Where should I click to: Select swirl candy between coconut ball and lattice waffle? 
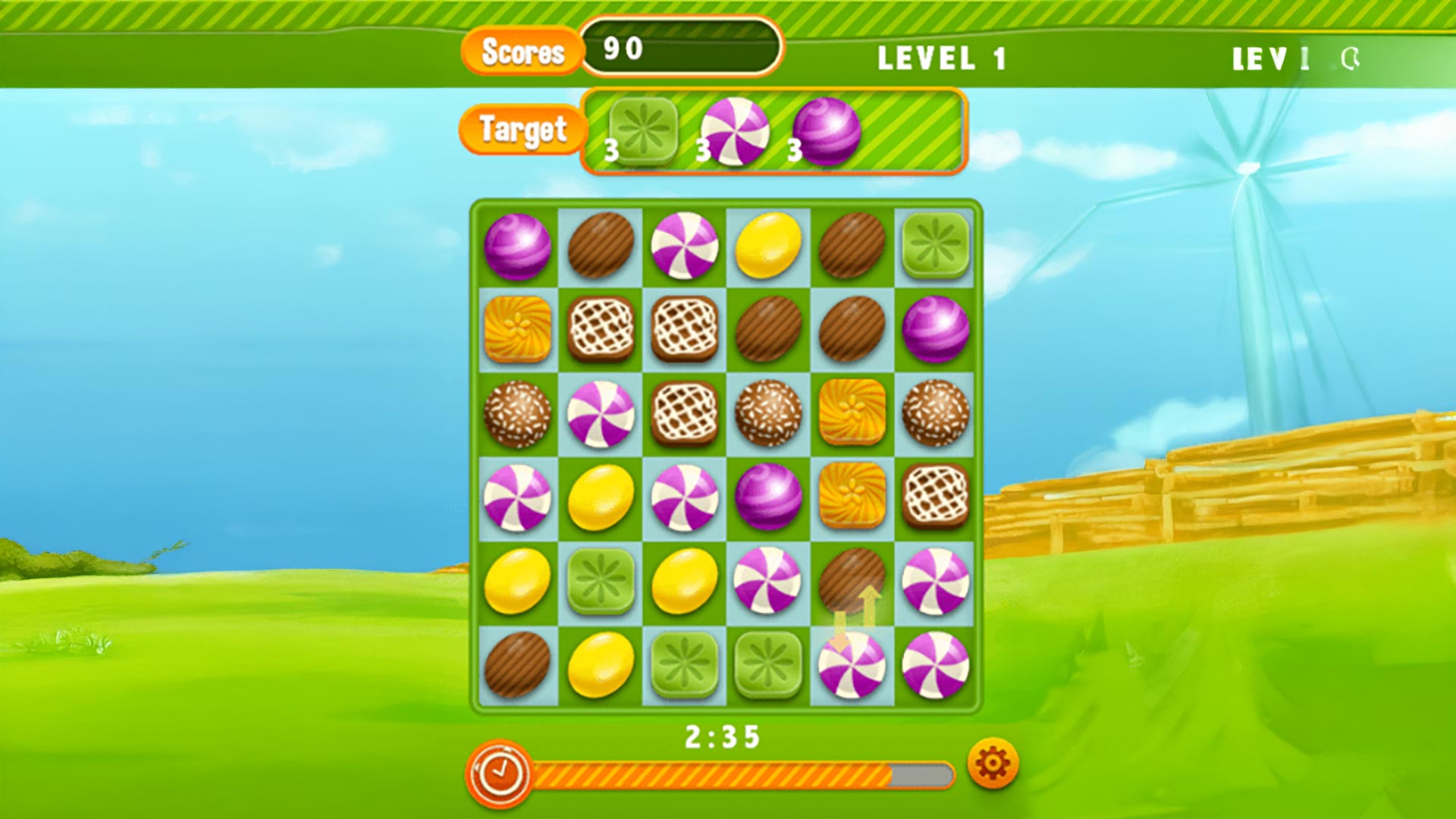coord(601,413)
